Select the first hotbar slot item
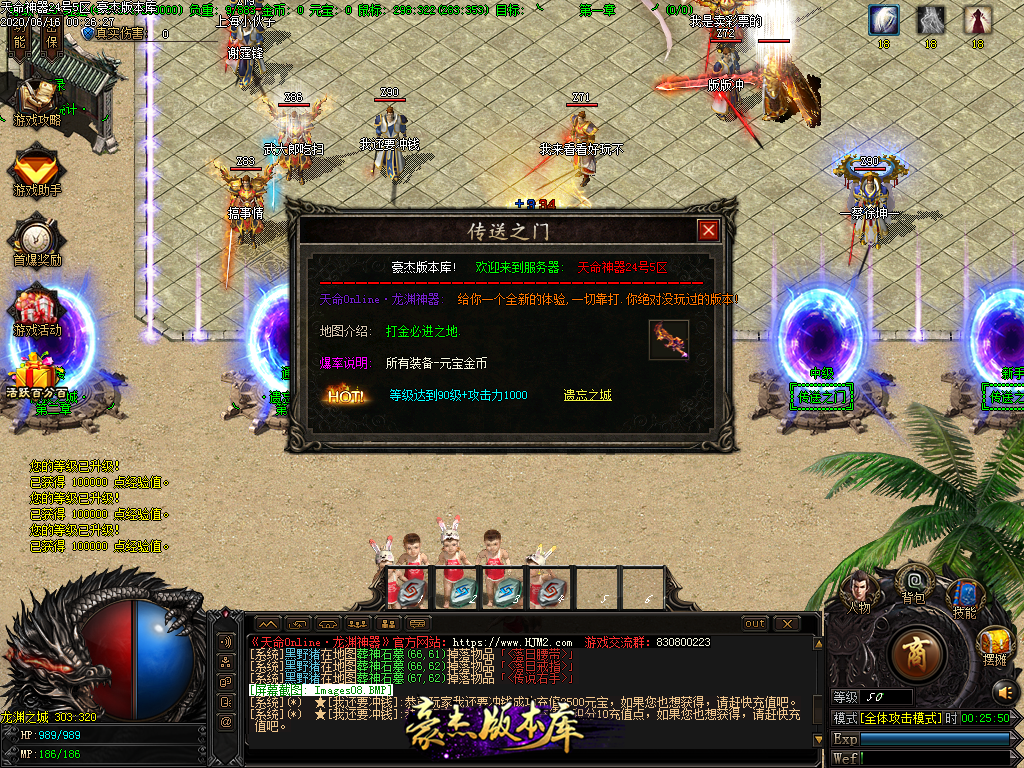The image size is (1024, 768). pos(406,588)
